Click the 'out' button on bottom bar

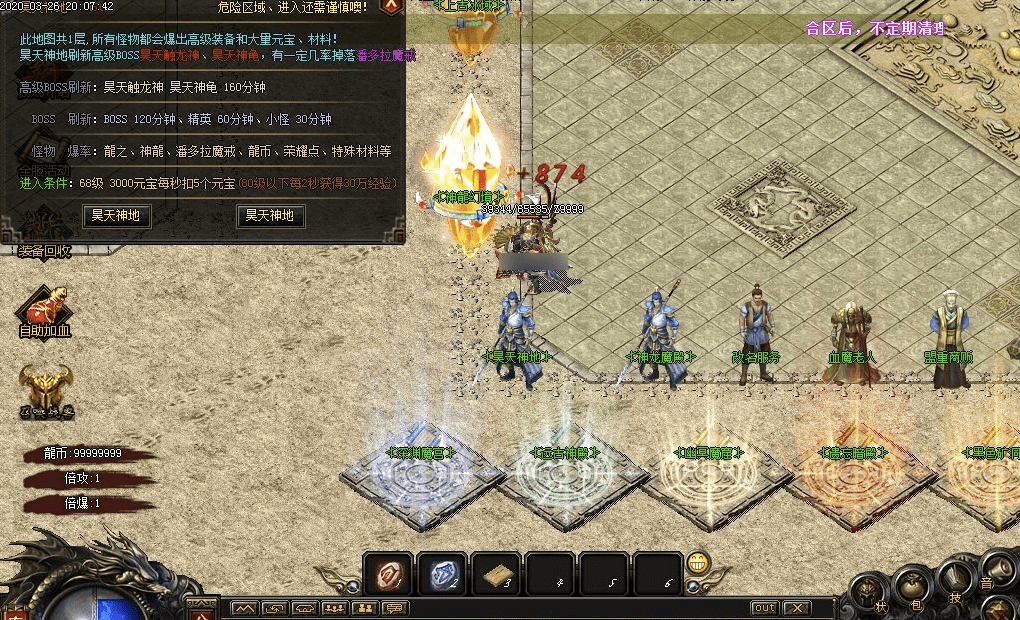point(764,608)
